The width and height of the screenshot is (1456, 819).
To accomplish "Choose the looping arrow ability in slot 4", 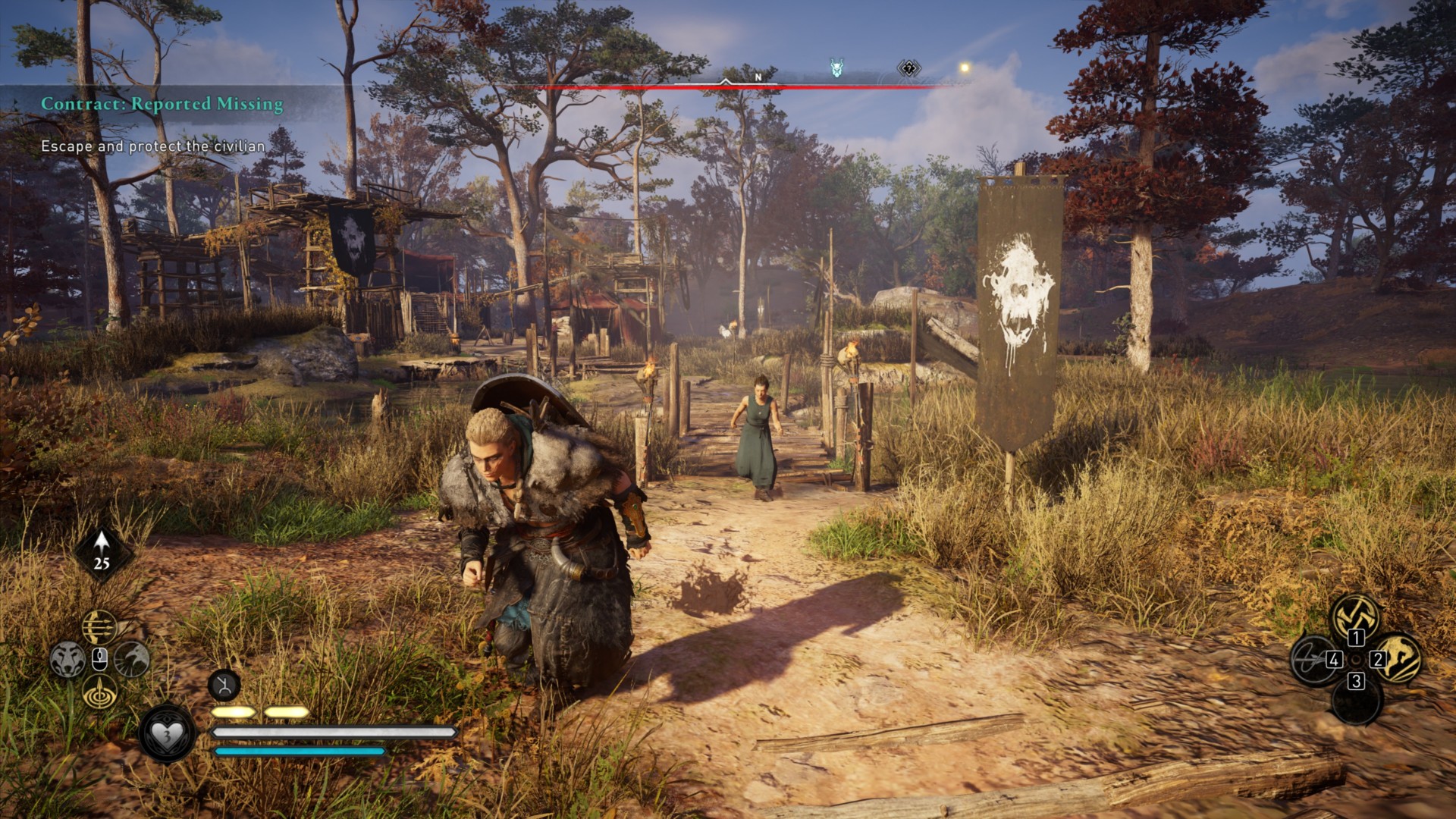I will pos(1313,658).
